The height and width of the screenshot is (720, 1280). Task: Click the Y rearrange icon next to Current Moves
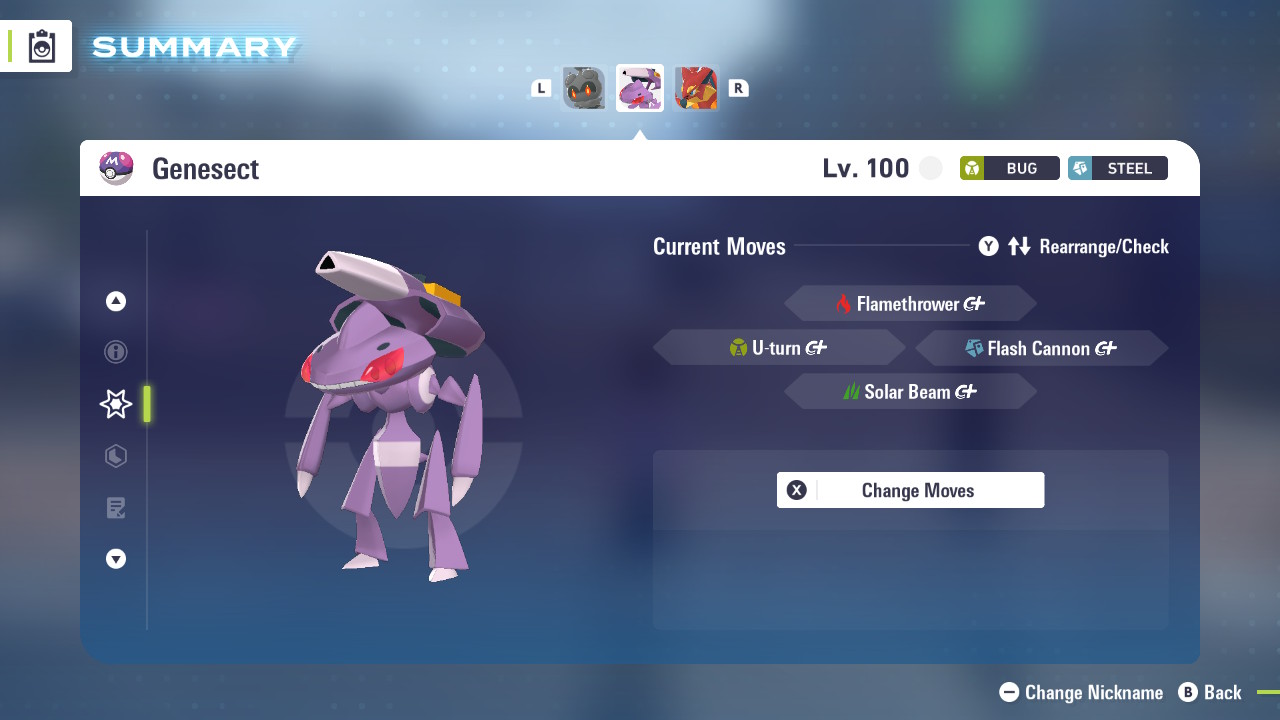tap(989, 246)
